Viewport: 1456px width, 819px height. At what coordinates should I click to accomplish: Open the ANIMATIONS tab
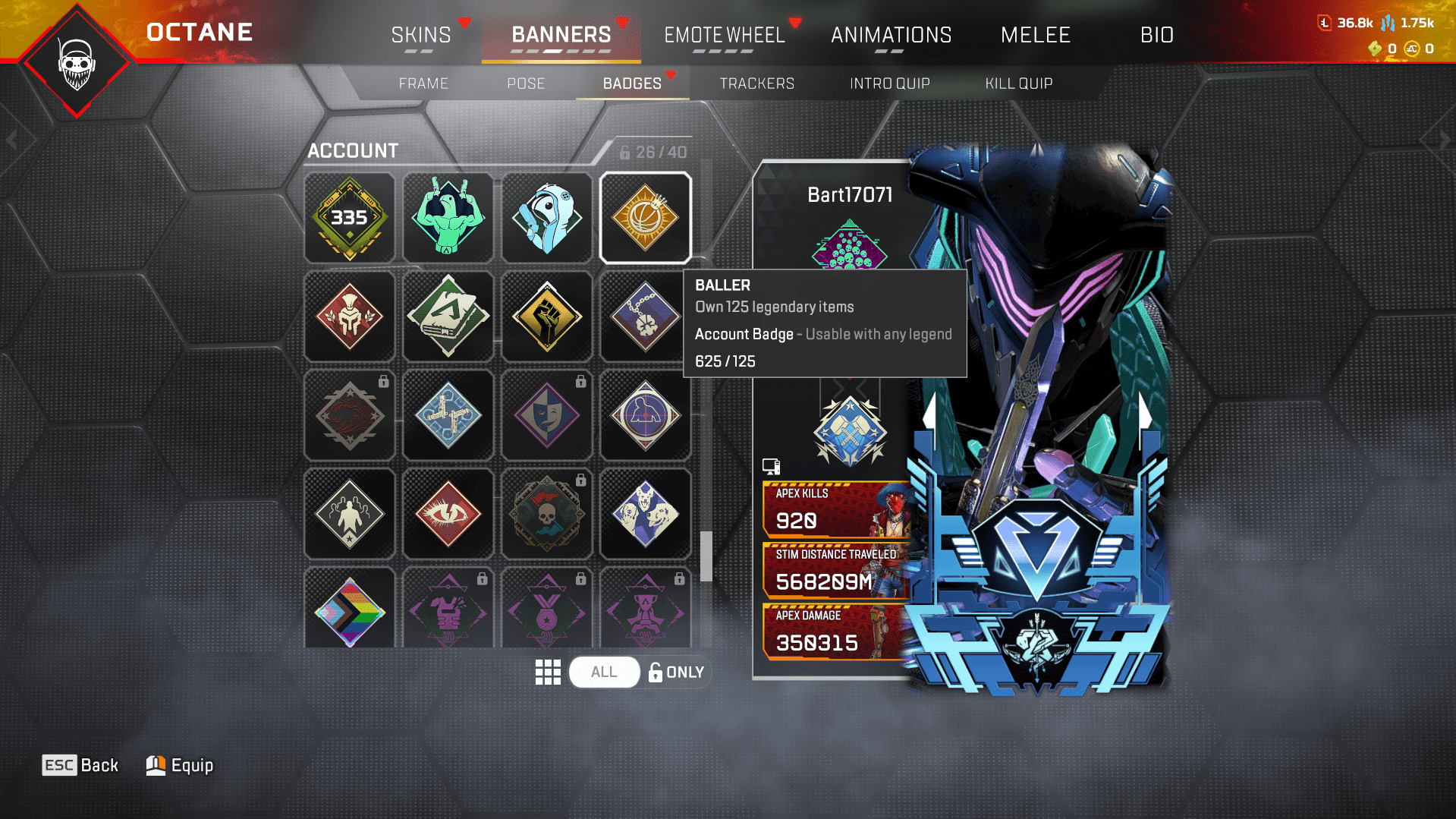tap(891, 35)
